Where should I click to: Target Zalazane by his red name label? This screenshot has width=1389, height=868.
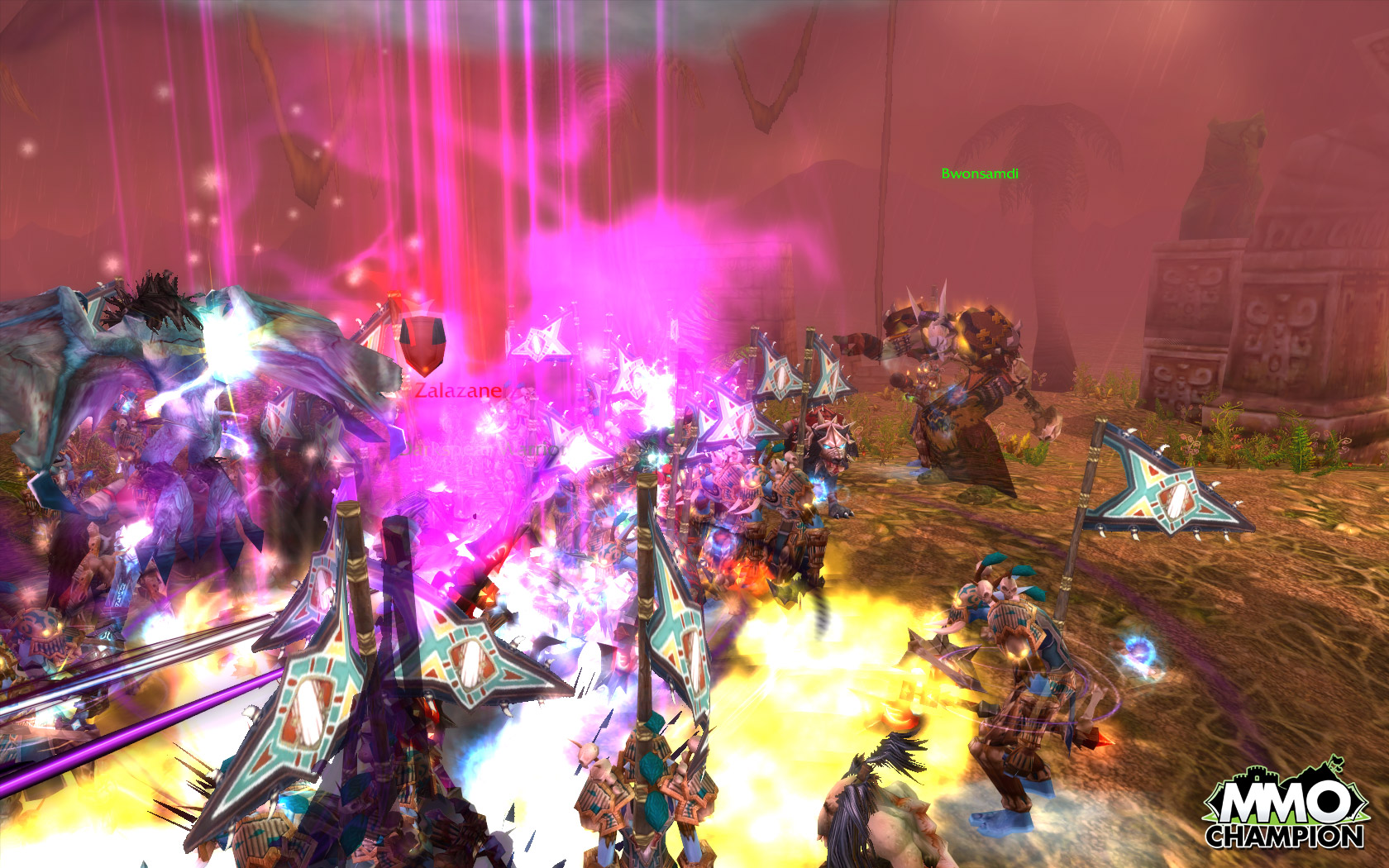pos(459,390)
